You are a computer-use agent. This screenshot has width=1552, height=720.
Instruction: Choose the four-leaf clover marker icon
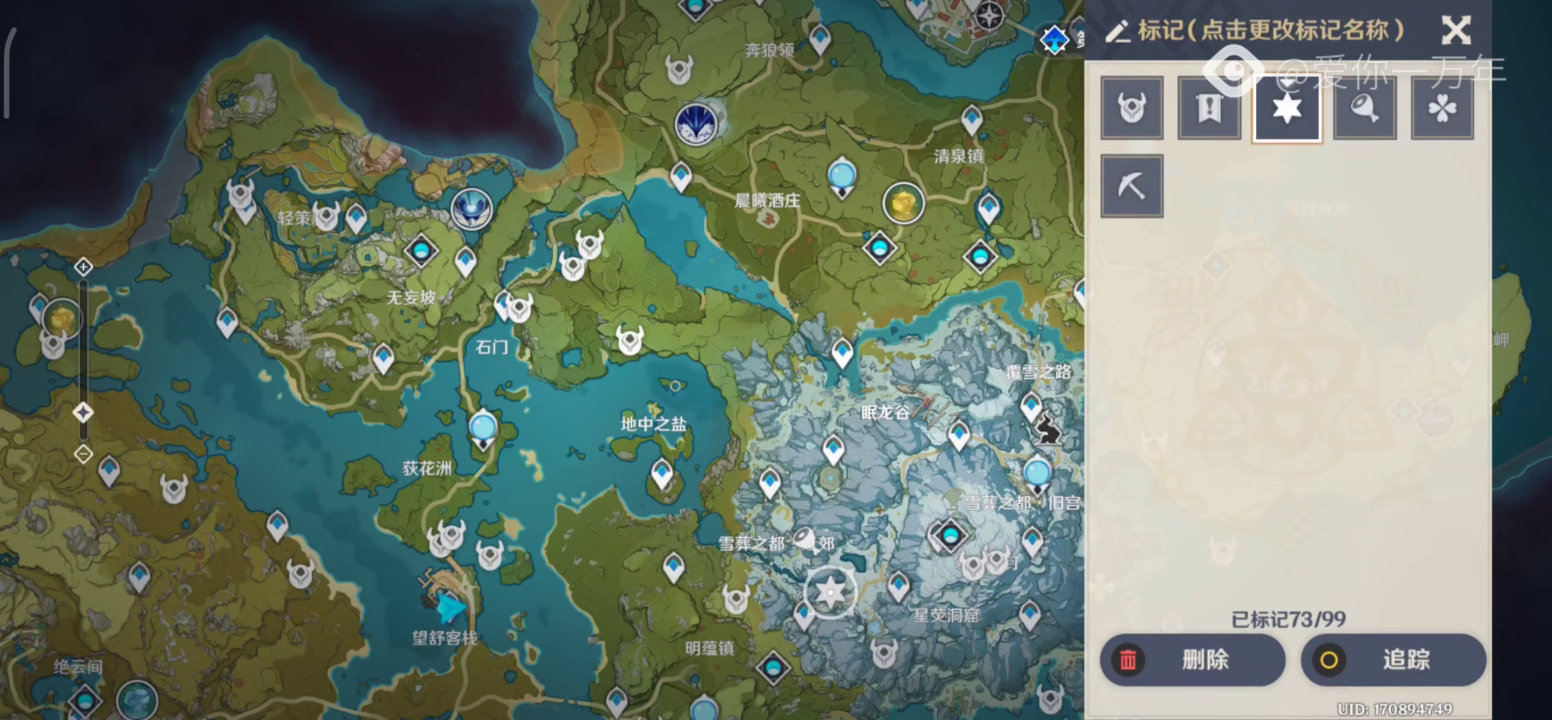[x=1442, y=108]
